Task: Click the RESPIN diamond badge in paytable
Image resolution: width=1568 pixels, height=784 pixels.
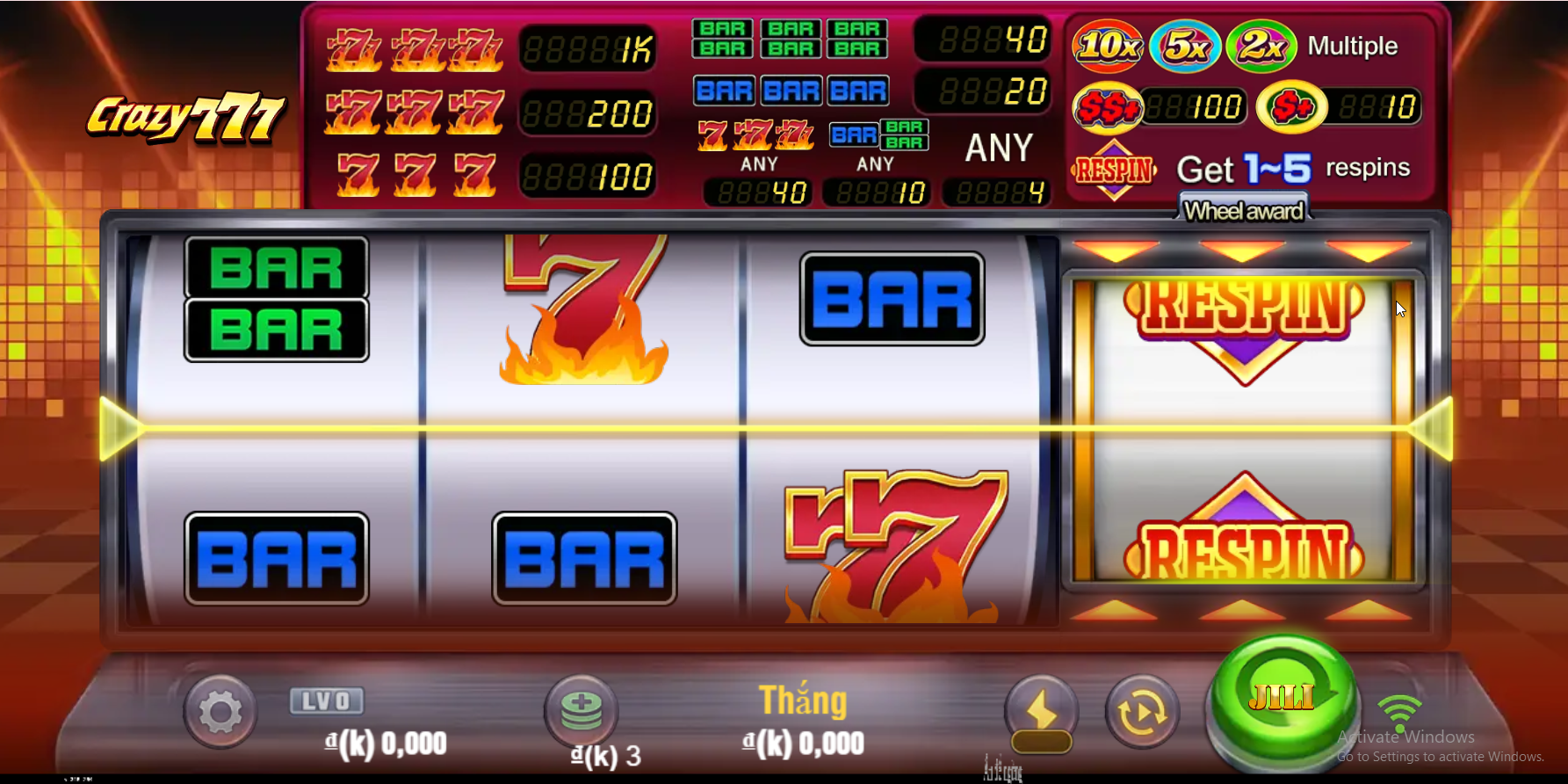Action: coord(1113,168)
